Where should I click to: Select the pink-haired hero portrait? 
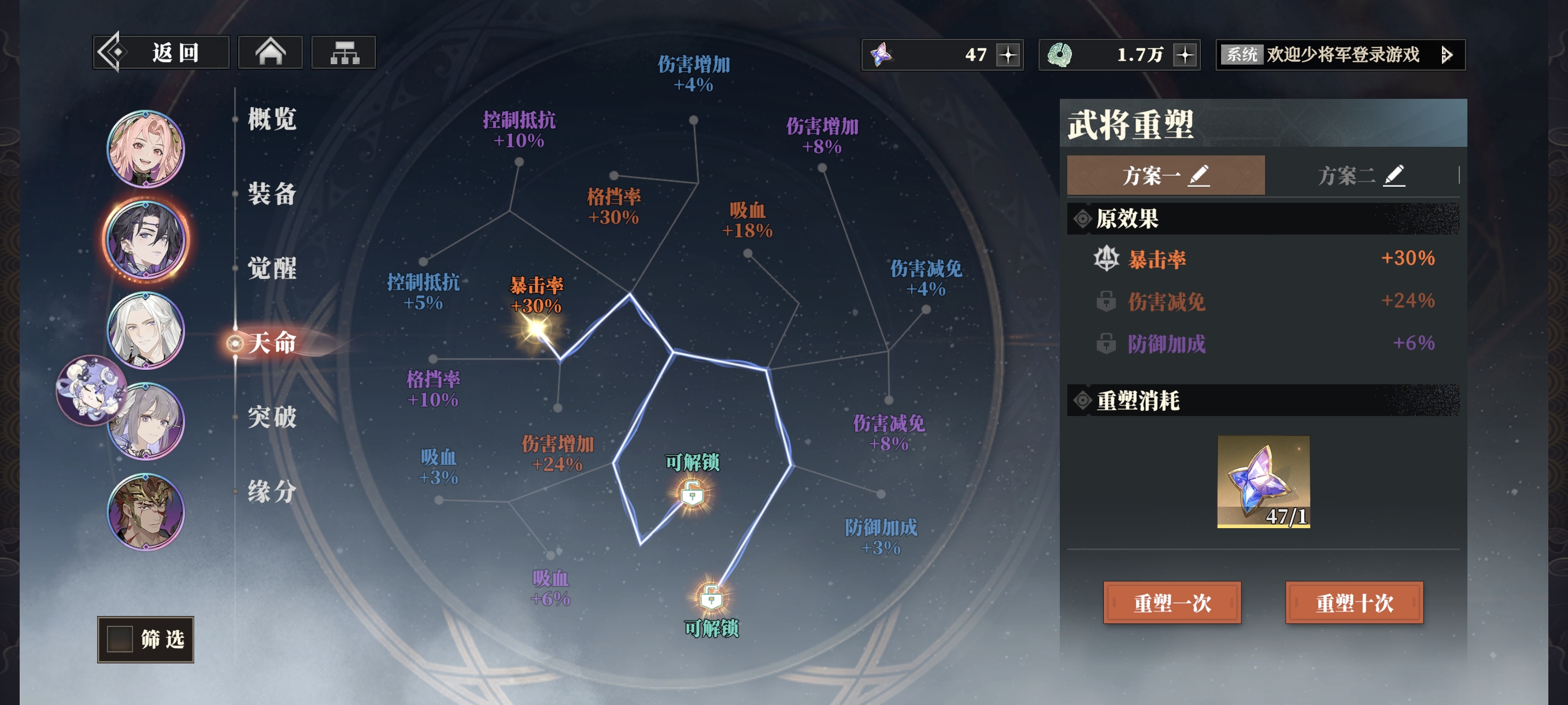coord(146,149)
